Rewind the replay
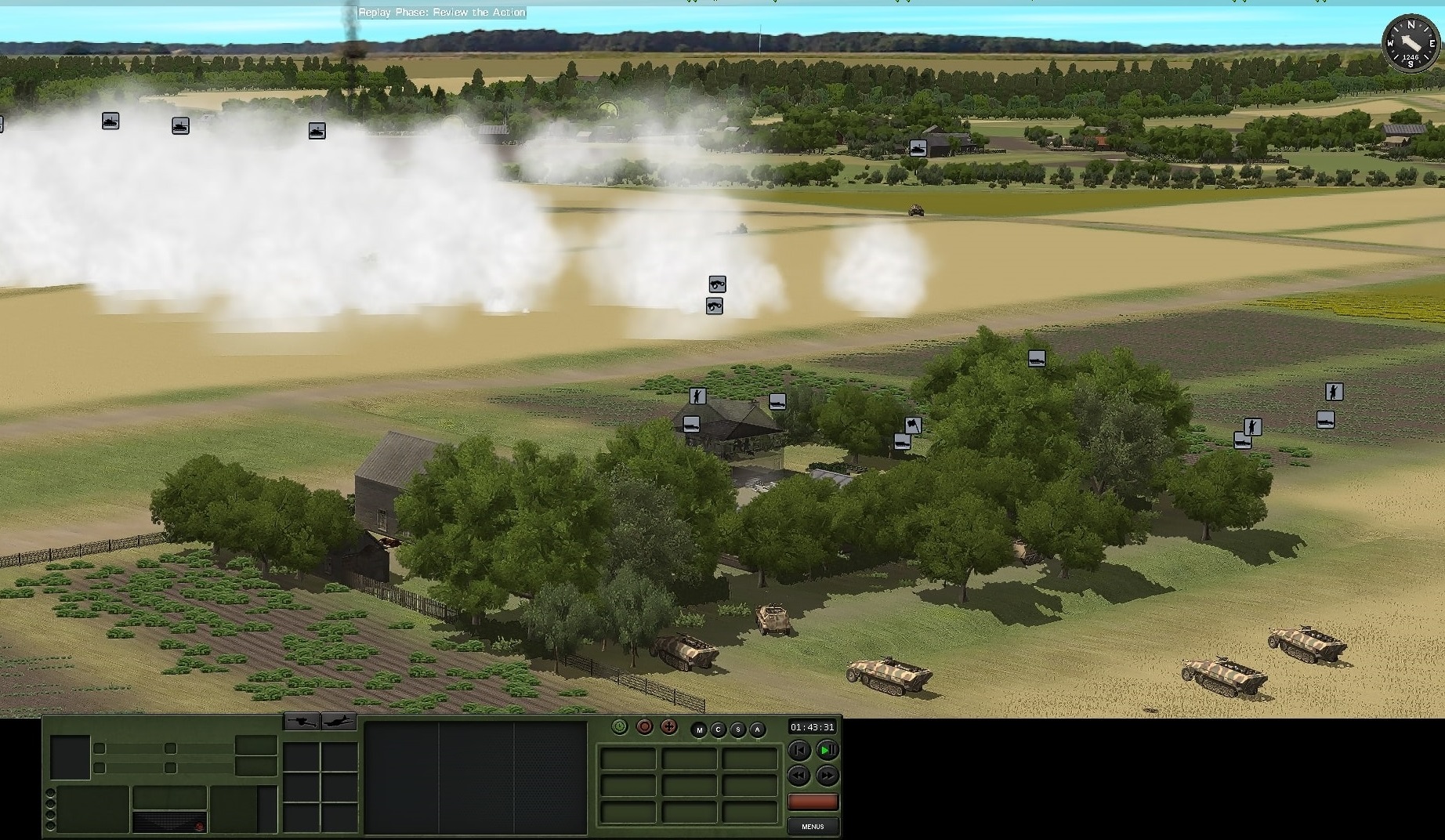This screenshot has width=1445, height=840. click(799, 776)
